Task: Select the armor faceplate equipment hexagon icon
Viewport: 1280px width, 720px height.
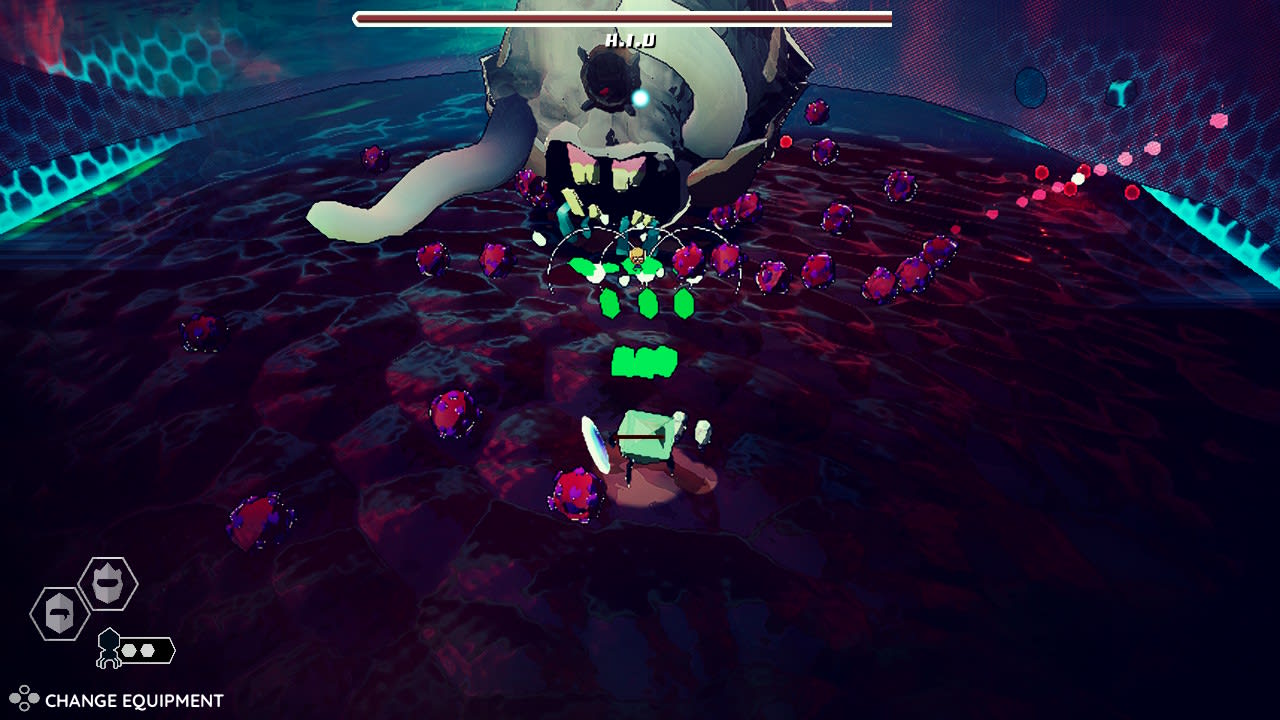Action: [58, 613]
